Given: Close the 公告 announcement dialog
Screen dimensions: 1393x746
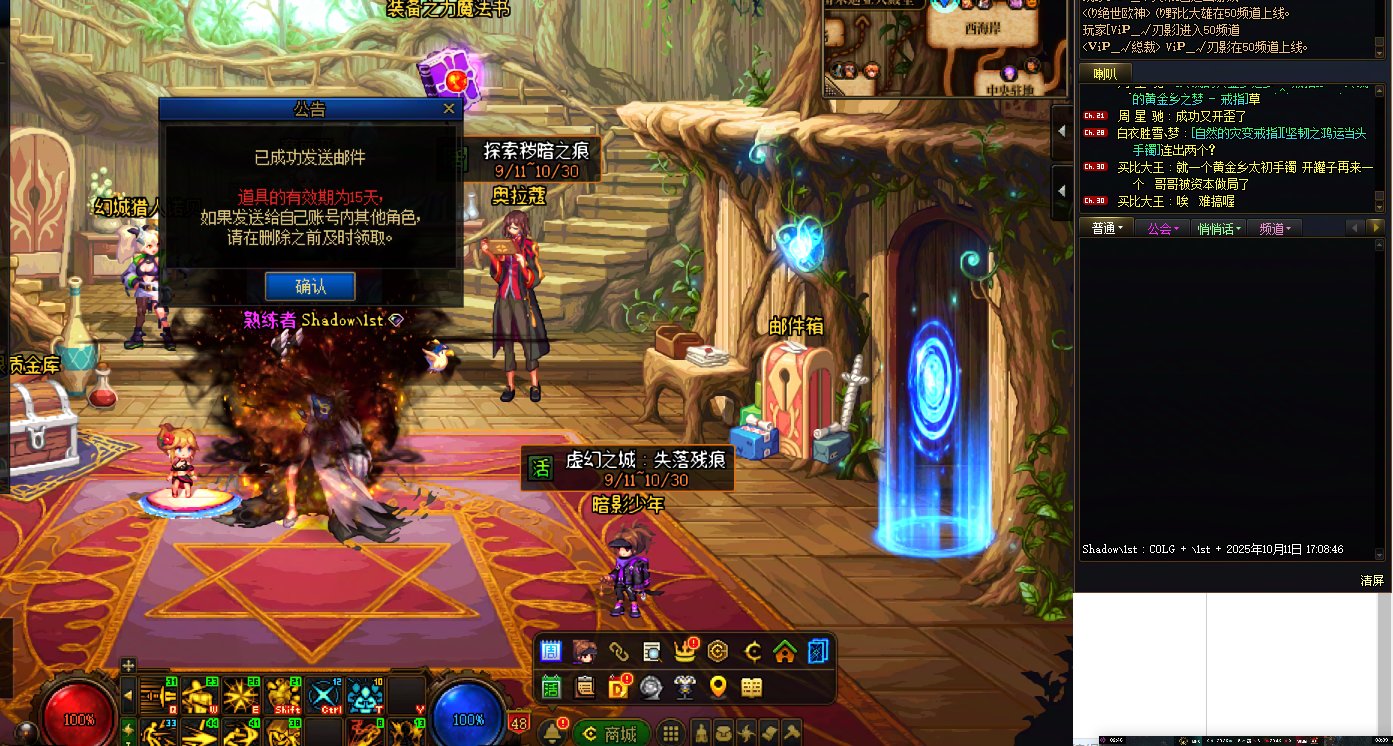Looking at the screenshot, I should pyautogui.click(x=449, y=109).
